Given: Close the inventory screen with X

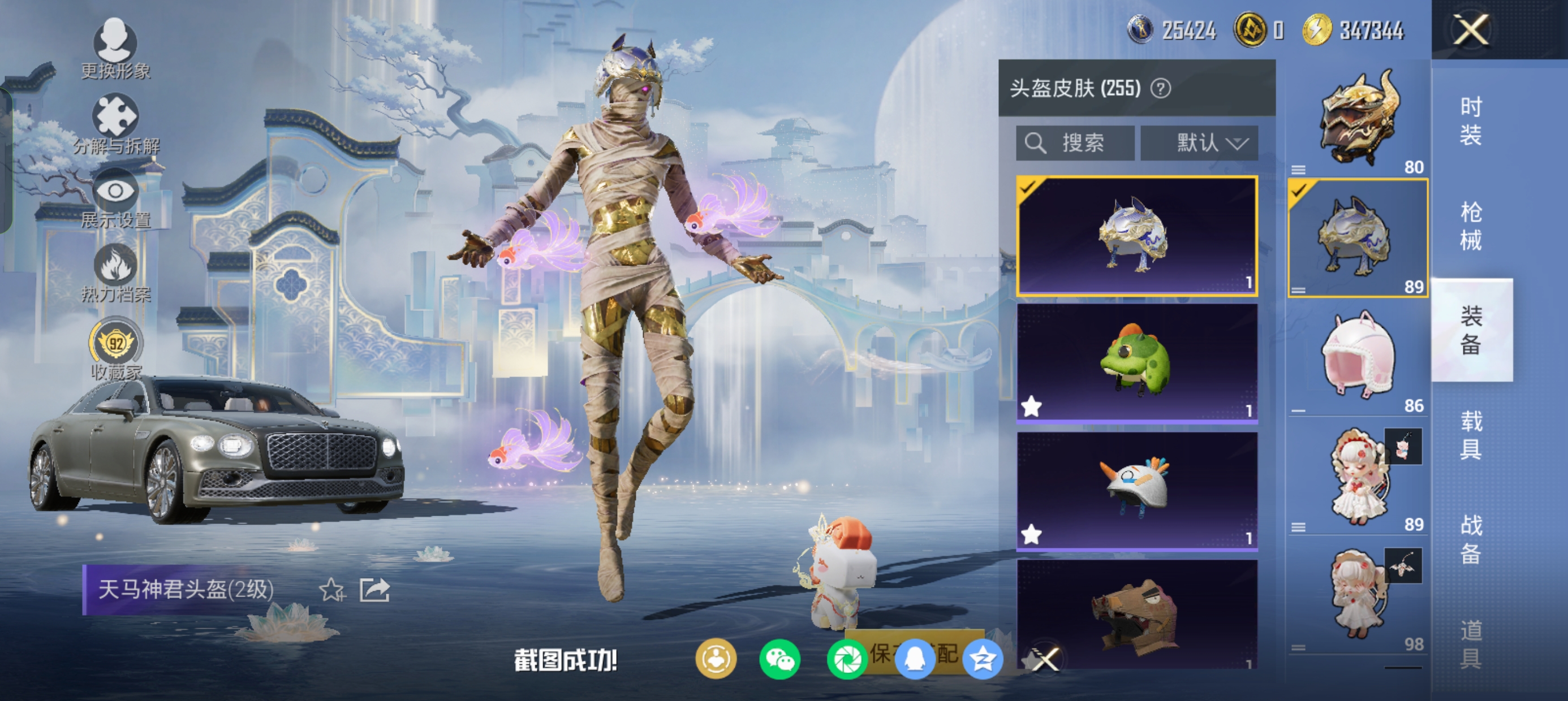Looking at the screenshot, I should (x=1471, y=29).
